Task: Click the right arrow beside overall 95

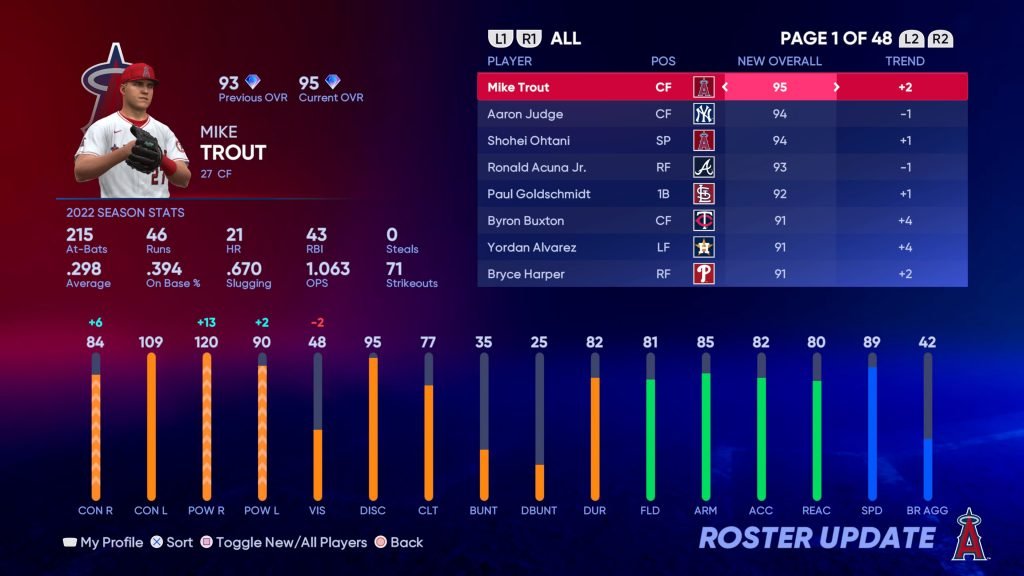Action: (x=836, y=87)
